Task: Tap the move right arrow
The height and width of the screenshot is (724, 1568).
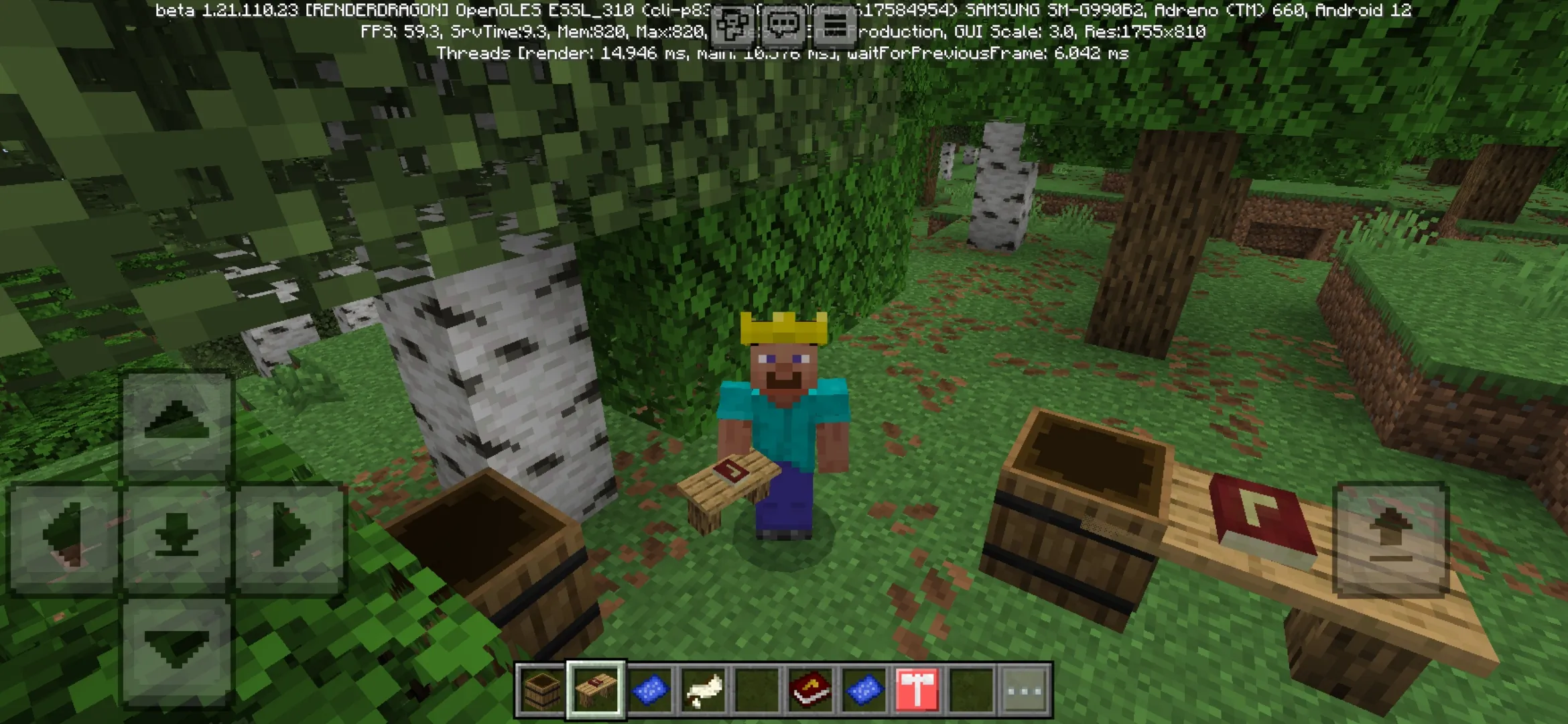Action: 290,536
